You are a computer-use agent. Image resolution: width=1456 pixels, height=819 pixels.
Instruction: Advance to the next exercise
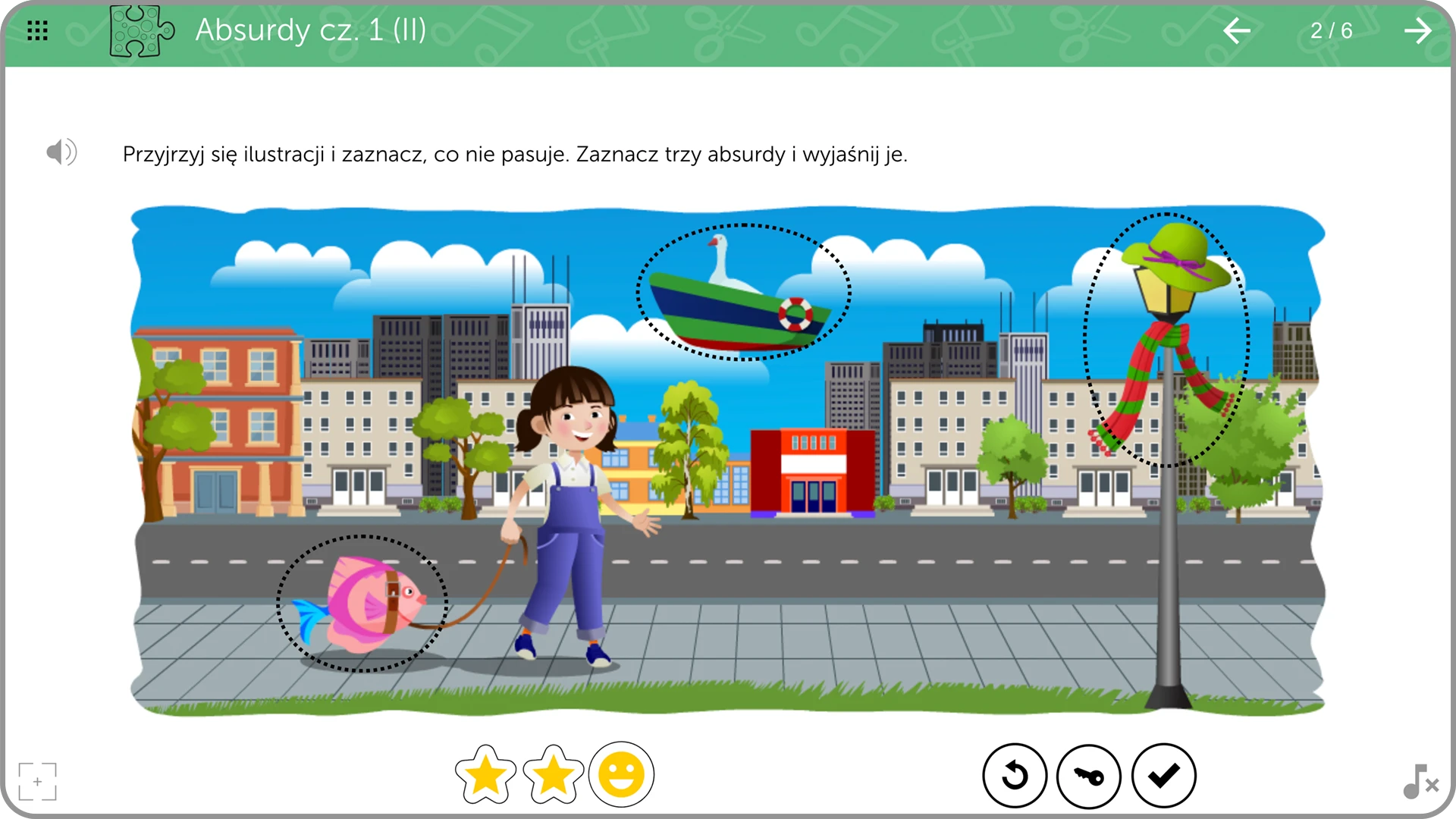[x=1418, y=31]
